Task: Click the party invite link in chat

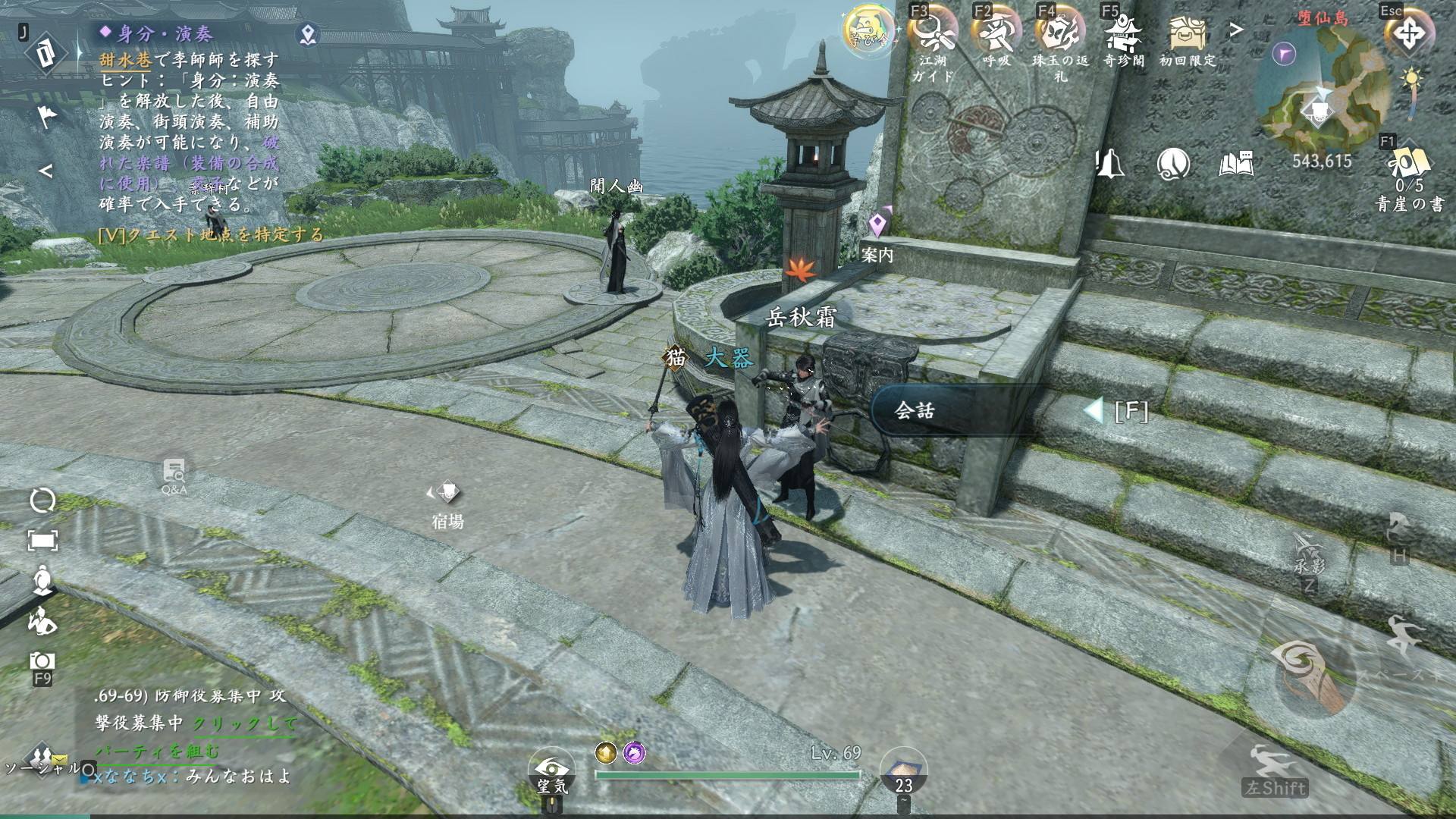Action: 244,725
